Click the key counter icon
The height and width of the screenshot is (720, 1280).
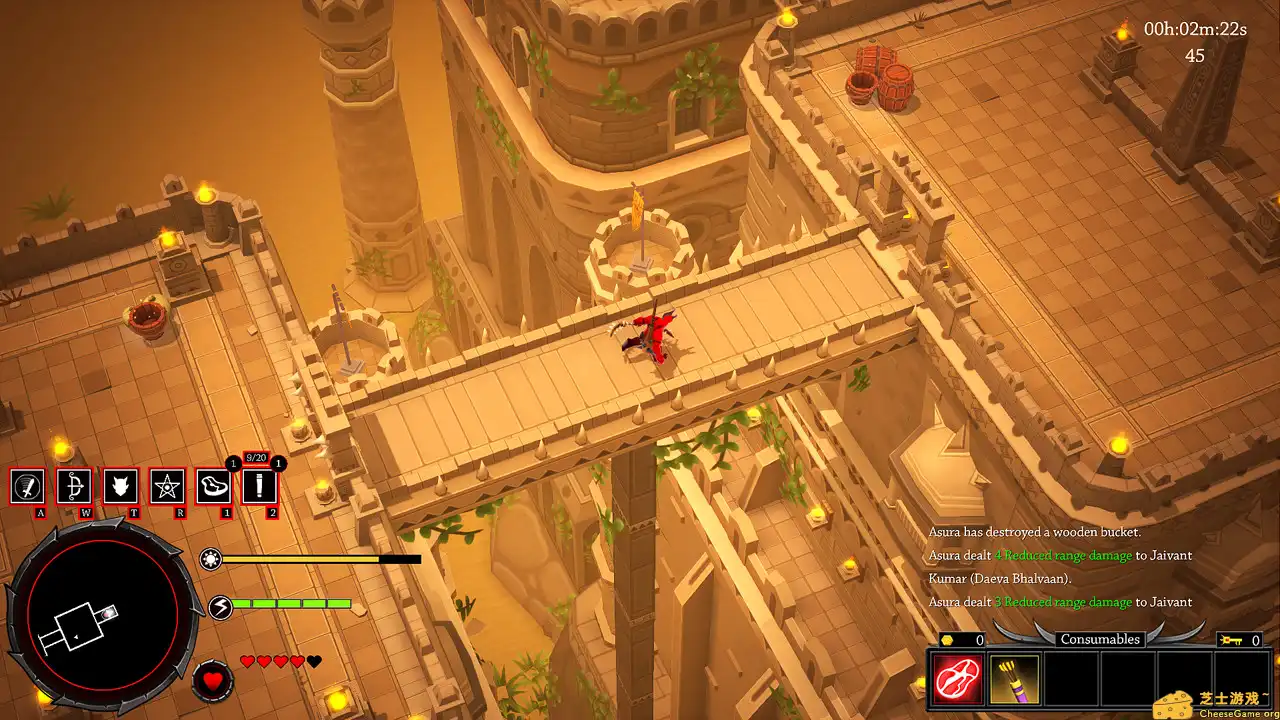(1231, 639)
